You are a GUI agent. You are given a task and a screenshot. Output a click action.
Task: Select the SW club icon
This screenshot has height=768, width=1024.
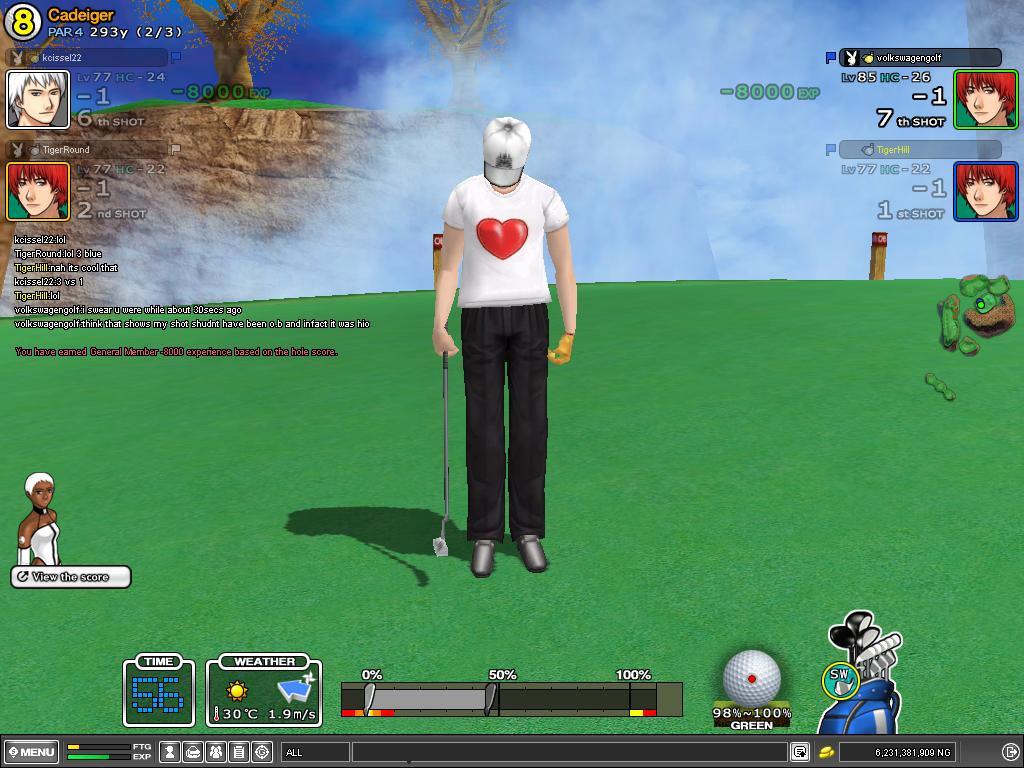838,680
